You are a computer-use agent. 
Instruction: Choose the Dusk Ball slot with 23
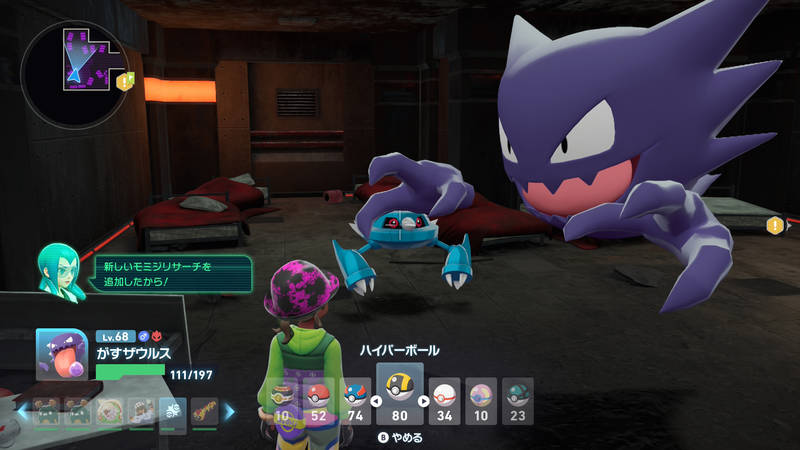(517, 400)
